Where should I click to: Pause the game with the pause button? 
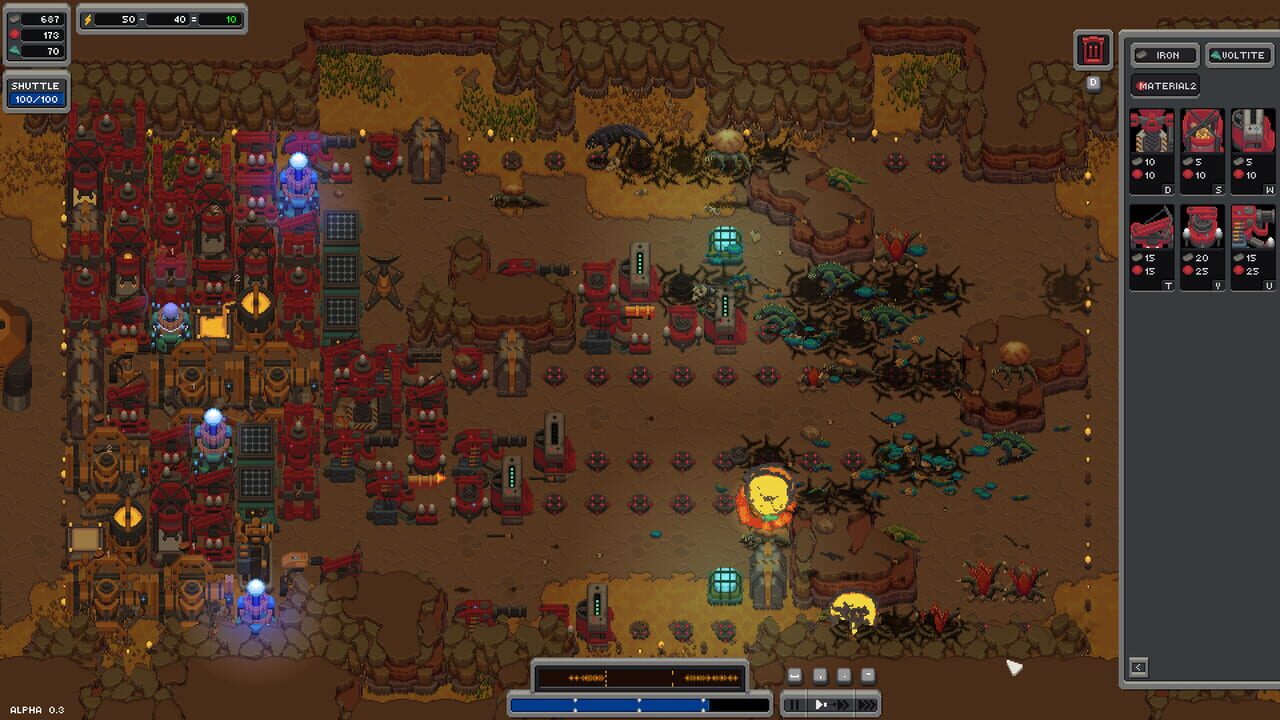point(793,705)
